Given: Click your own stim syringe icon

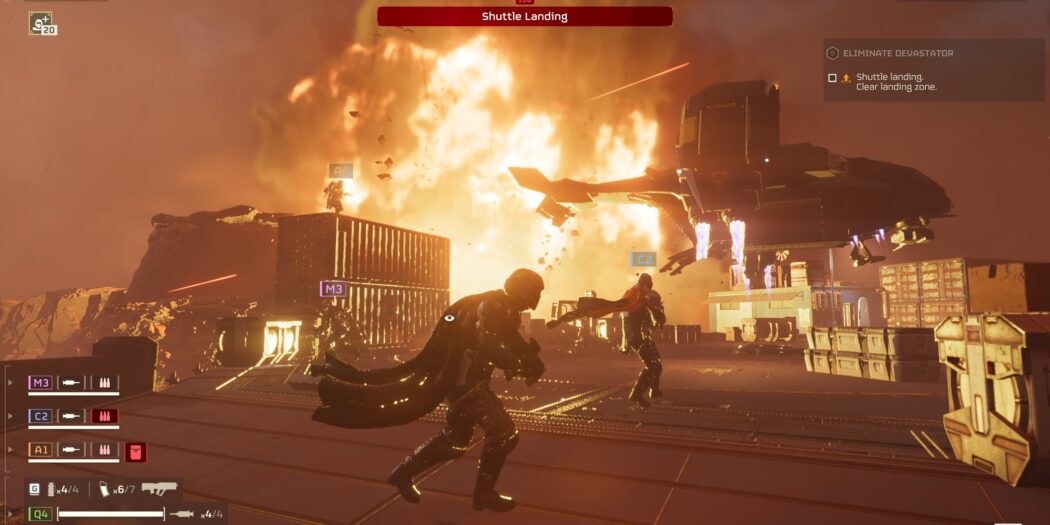Looking at the screenshot, I should tap(183, 514).
